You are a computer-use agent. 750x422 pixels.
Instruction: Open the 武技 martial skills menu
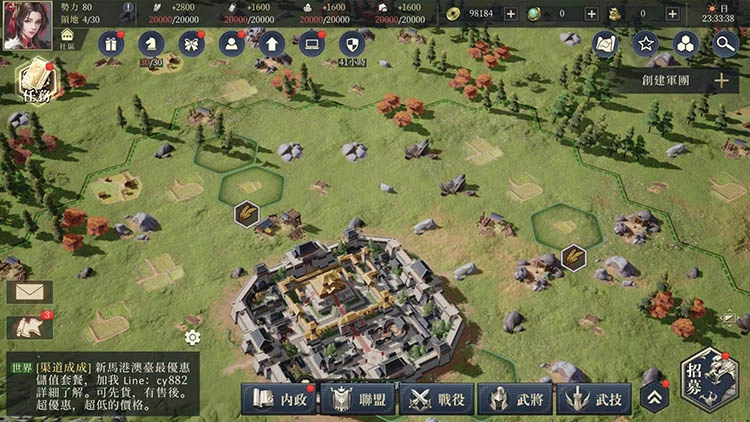tap(594, 398)
